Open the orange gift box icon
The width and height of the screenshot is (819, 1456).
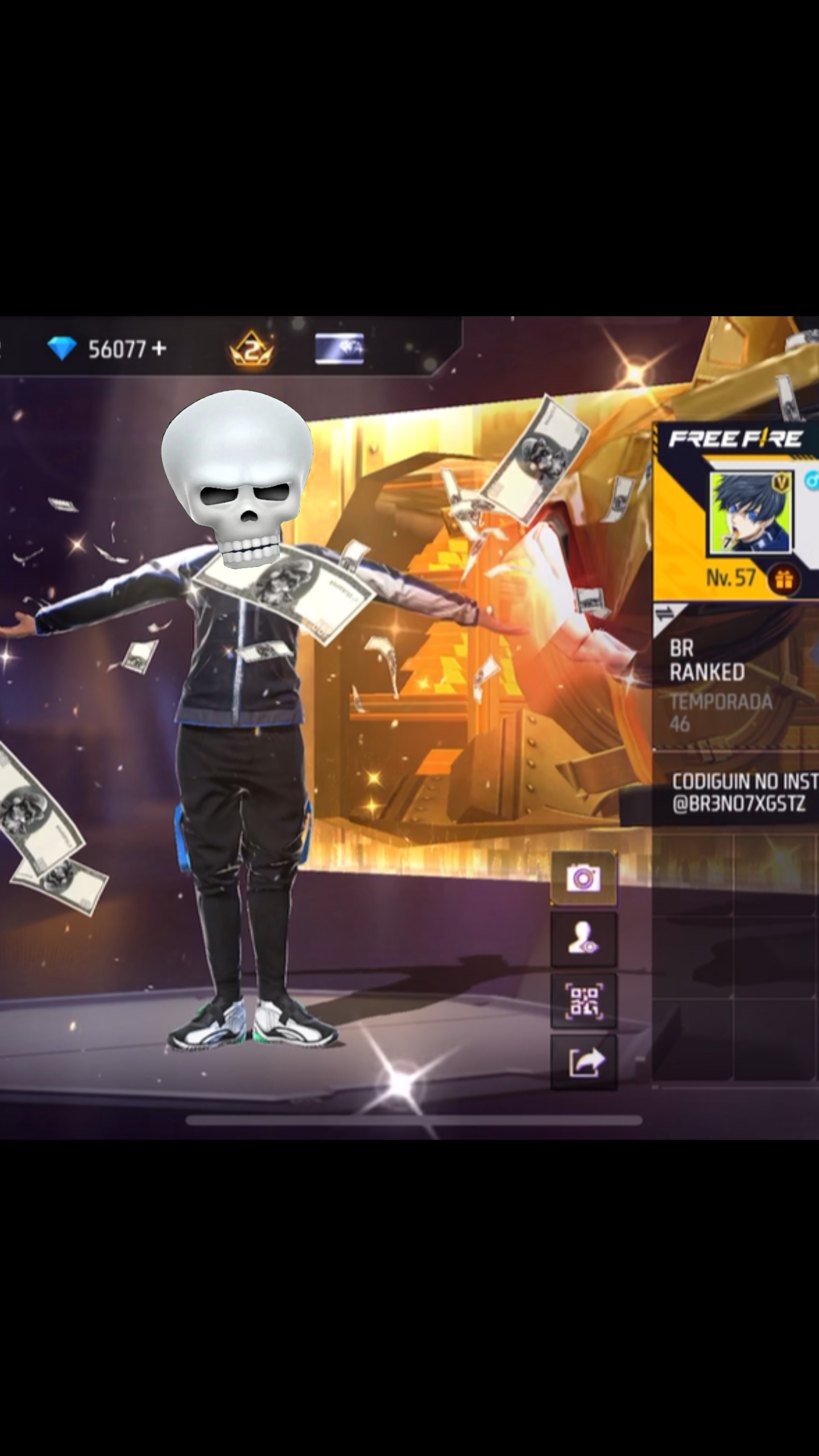coord(783,579)
